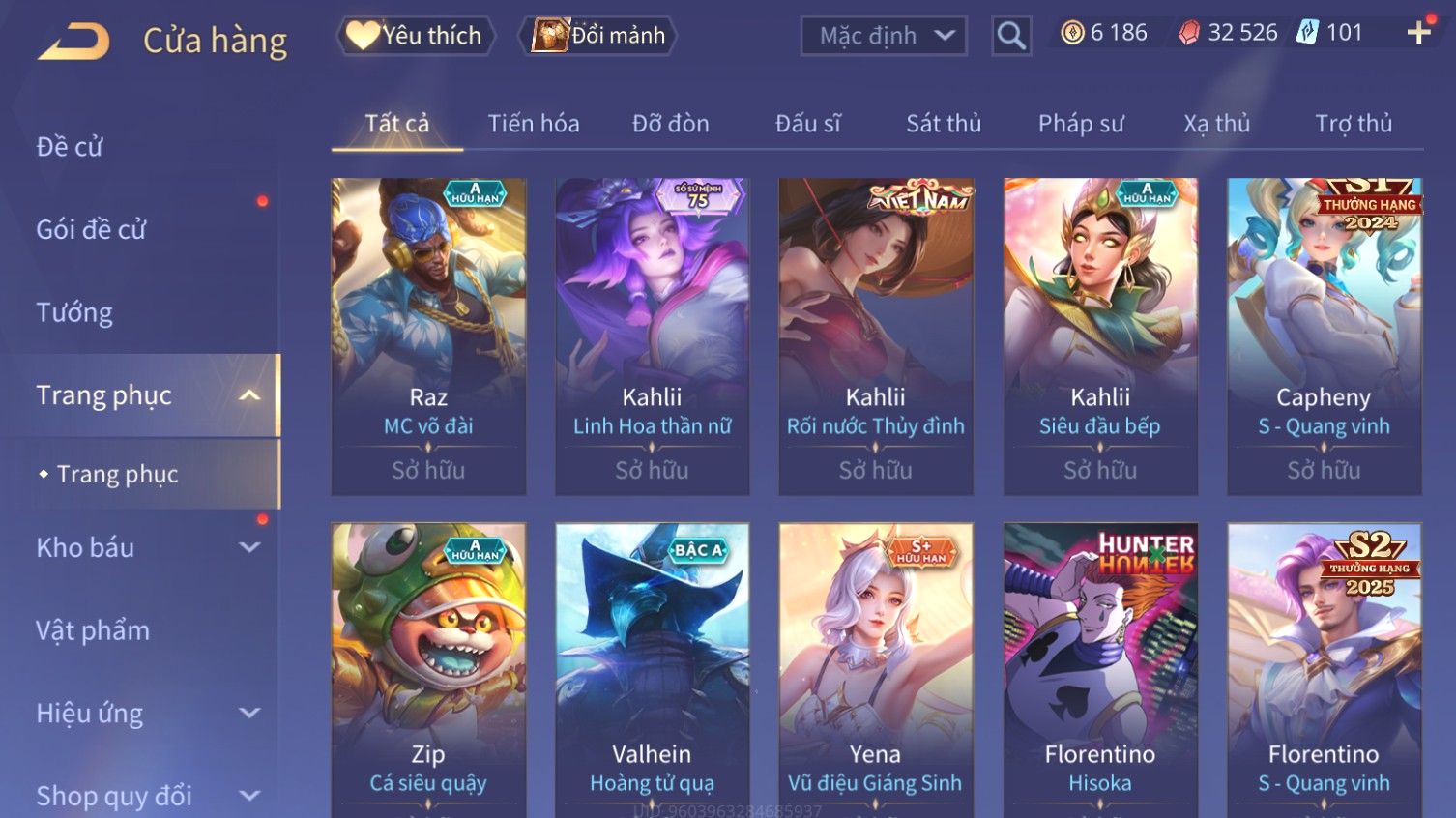Open the Yêu thích favorites list
Viewport: 1456px width, 818px height.
[x=416, y=36]
